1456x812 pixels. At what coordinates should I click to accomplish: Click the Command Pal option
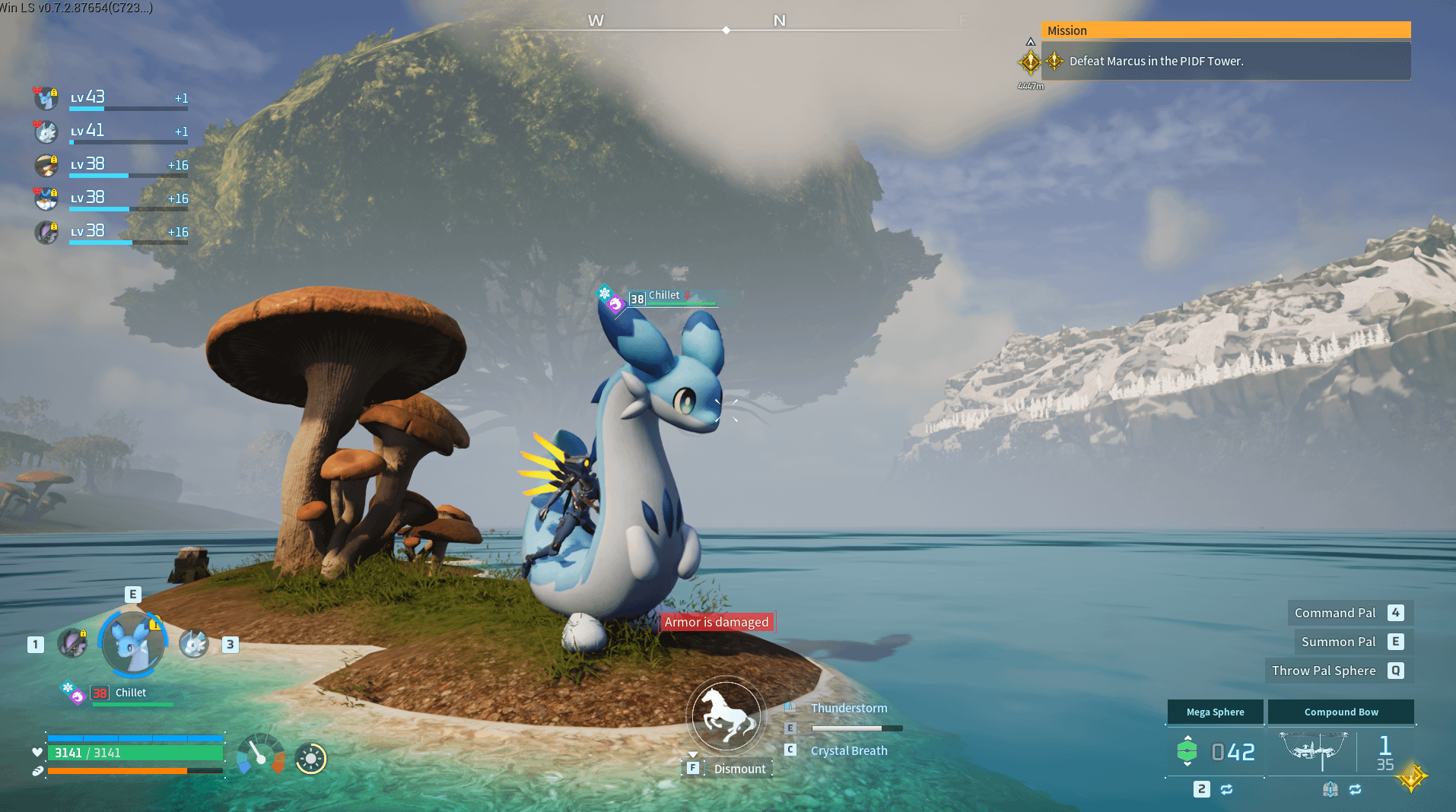(1334, 613)
